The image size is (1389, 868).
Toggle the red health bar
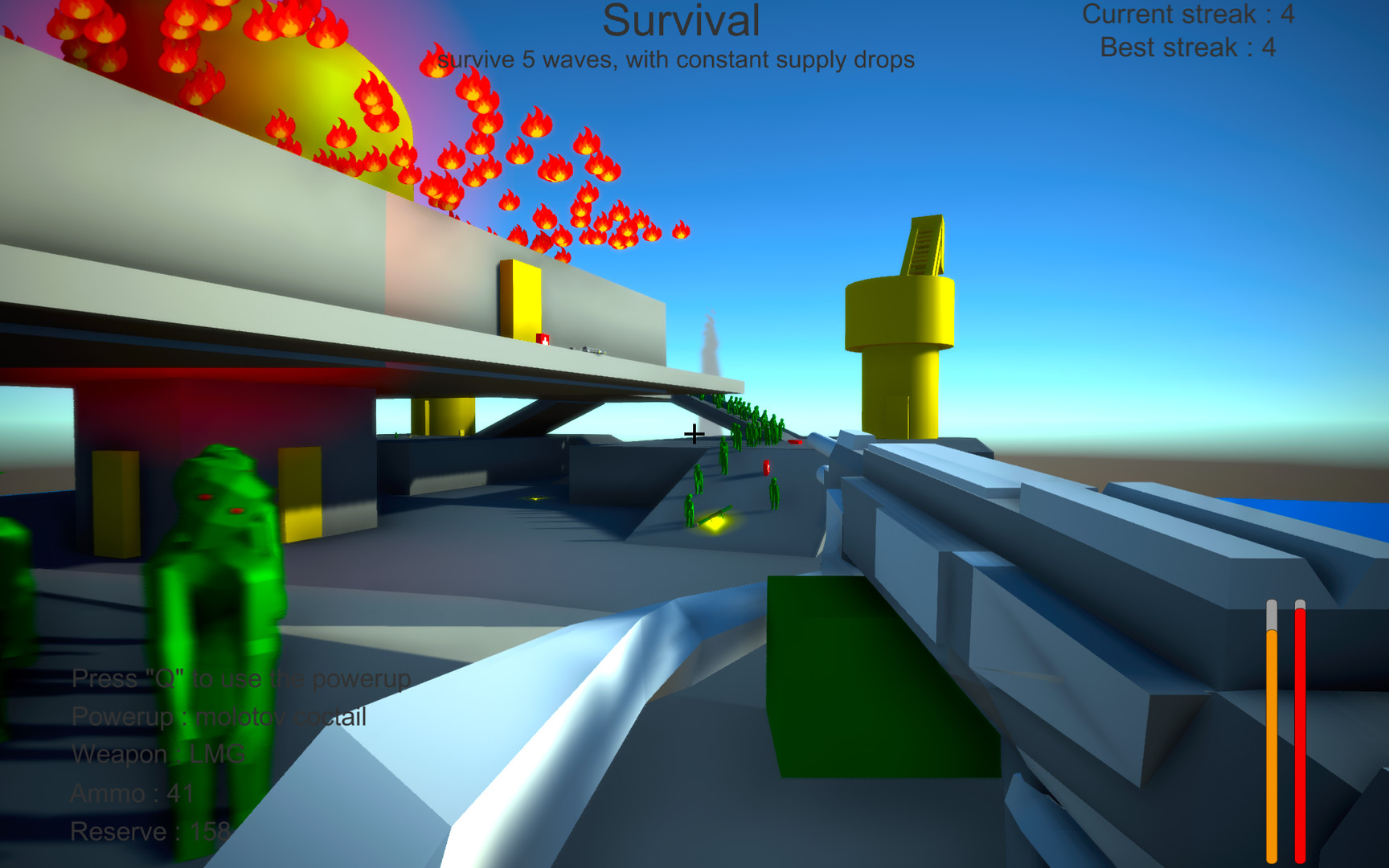[1300, 739]
